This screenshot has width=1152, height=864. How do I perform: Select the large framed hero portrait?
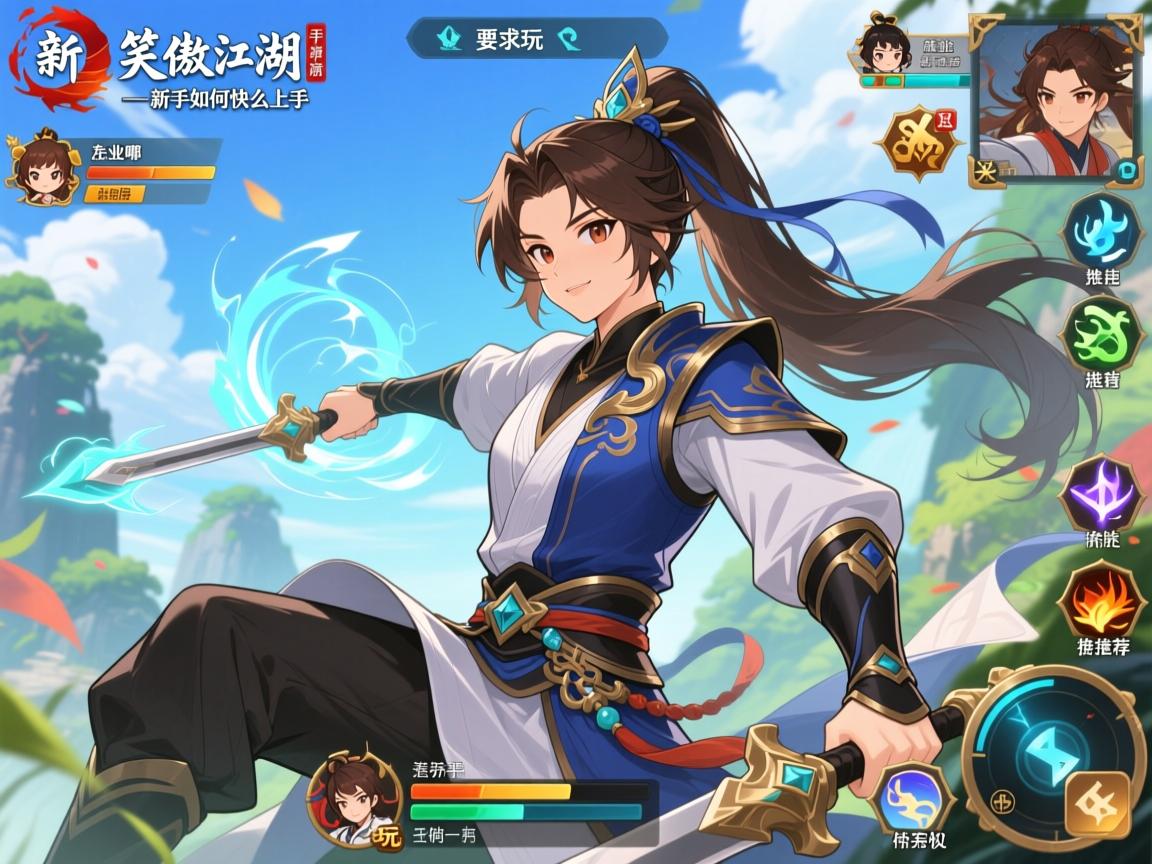coord(1056,100)
